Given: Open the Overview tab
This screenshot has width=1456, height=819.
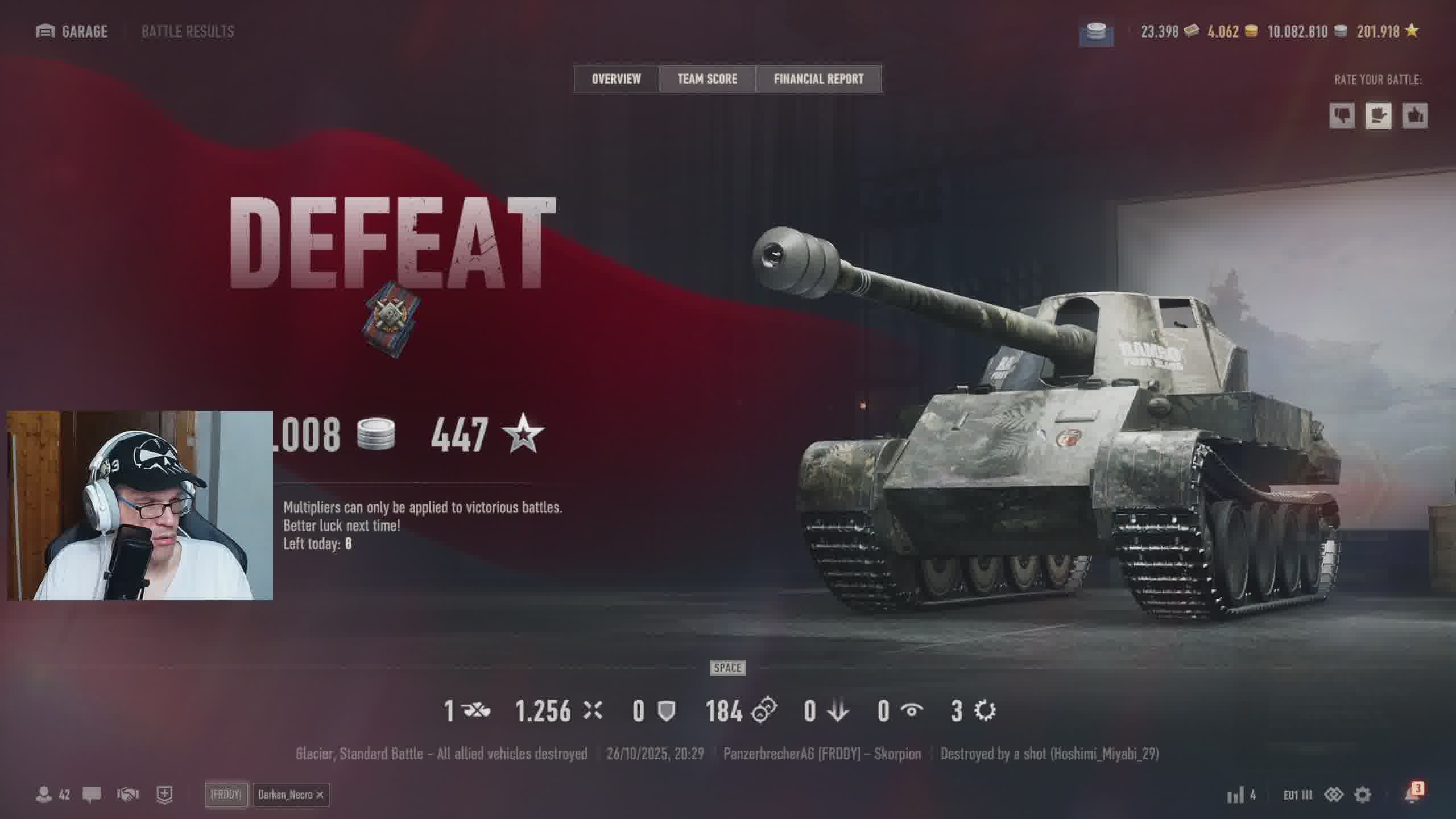Looking at the screenshot, I should point(616,78).
